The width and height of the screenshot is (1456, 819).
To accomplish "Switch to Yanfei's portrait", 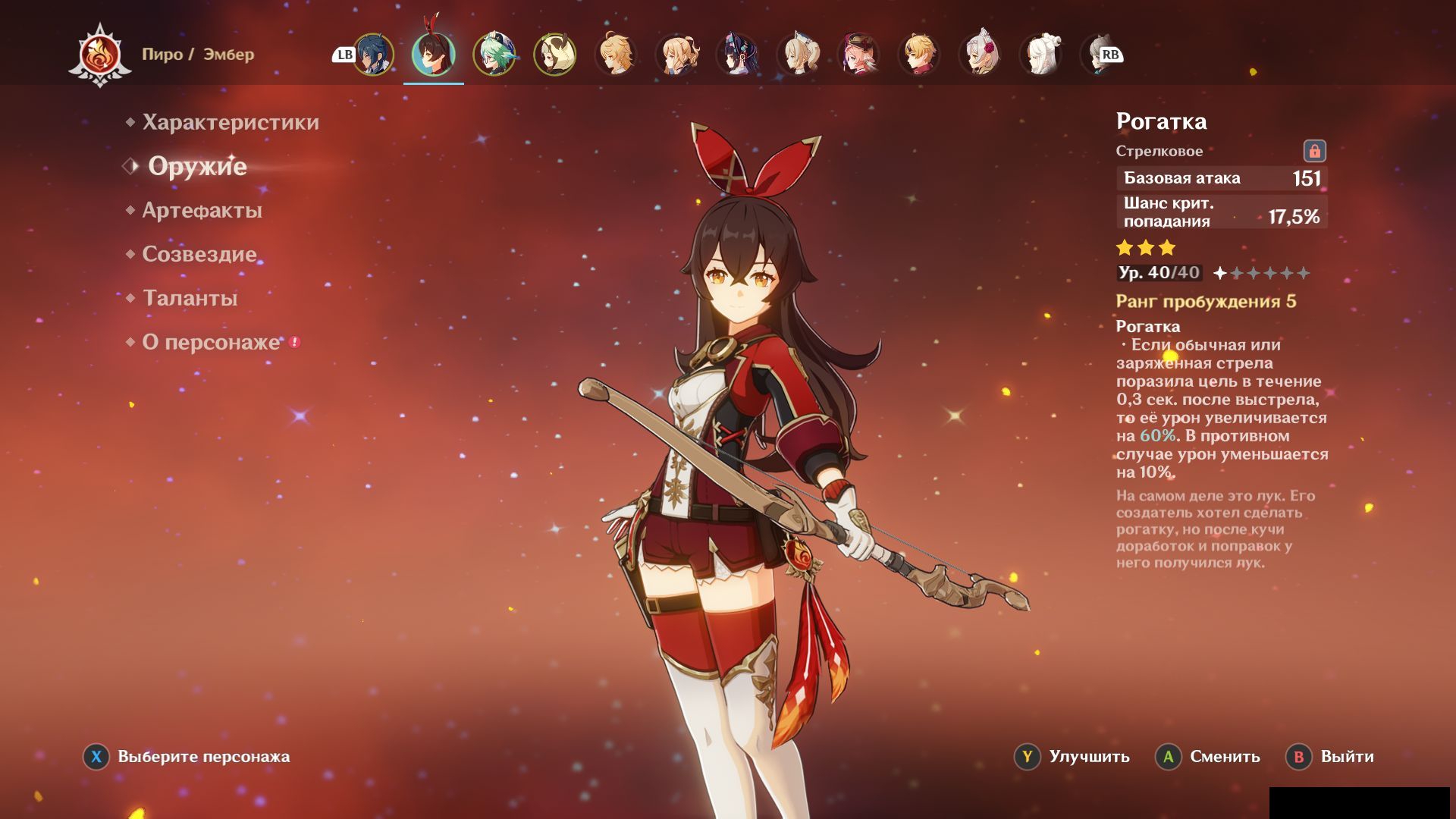I will pyautogui.click(x=858, y=55).
